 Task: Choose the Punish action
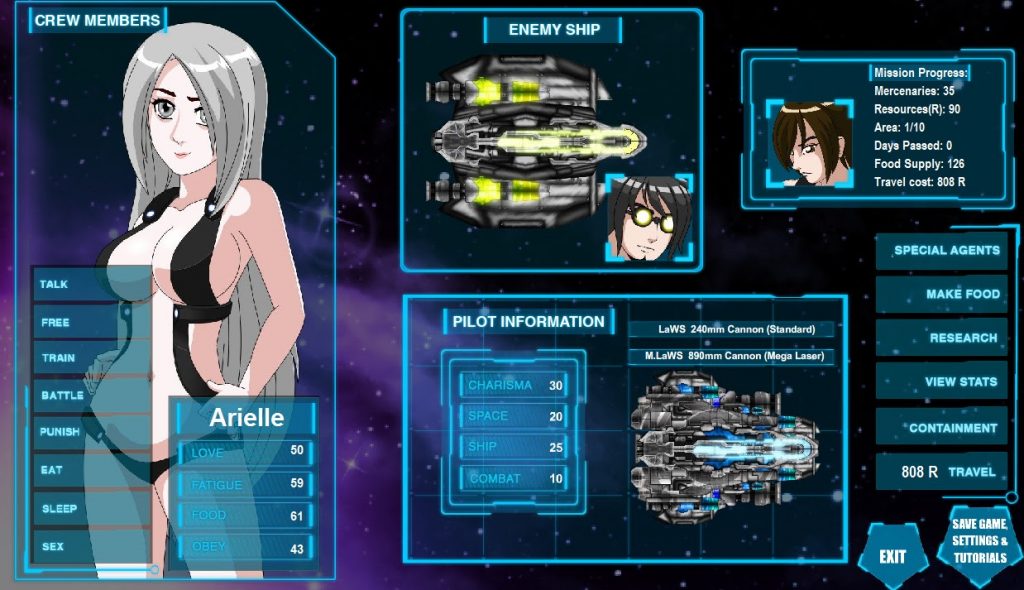click(x=60, y=432)
